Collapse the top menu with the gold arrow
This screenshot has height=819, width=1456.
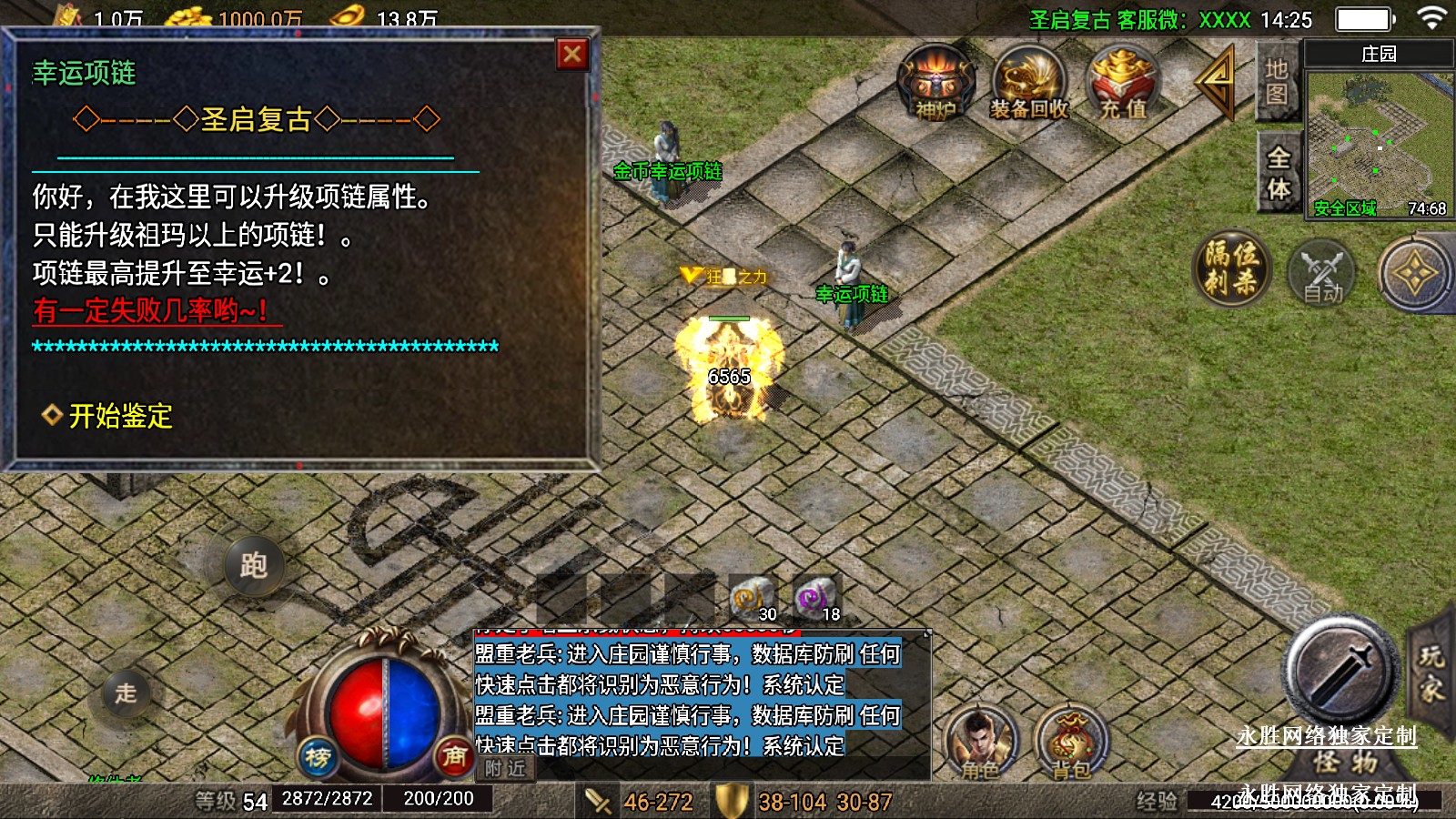point(1217,80)
